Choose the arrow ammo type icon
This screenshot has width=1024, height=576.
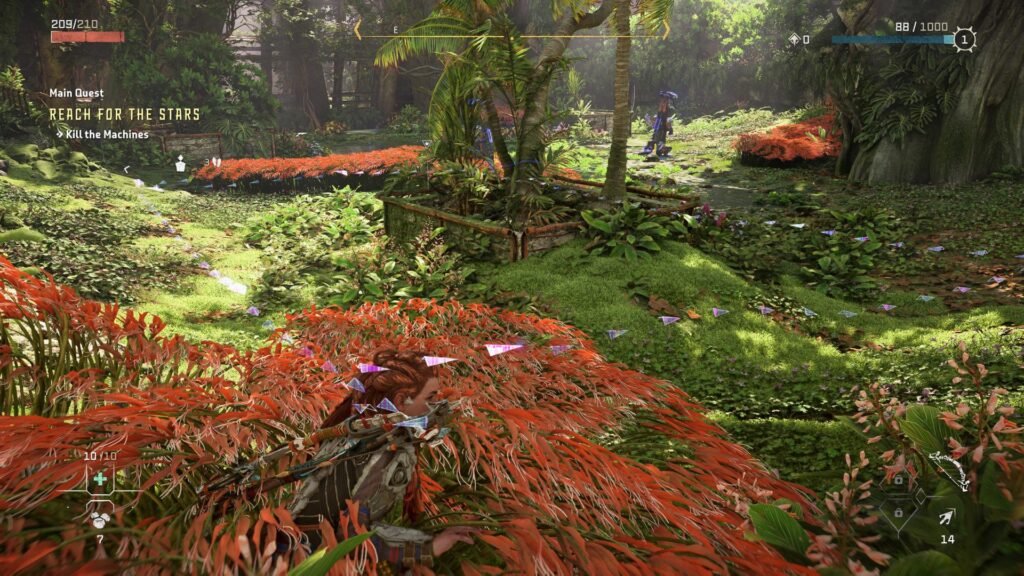click(x=946, y=517)
